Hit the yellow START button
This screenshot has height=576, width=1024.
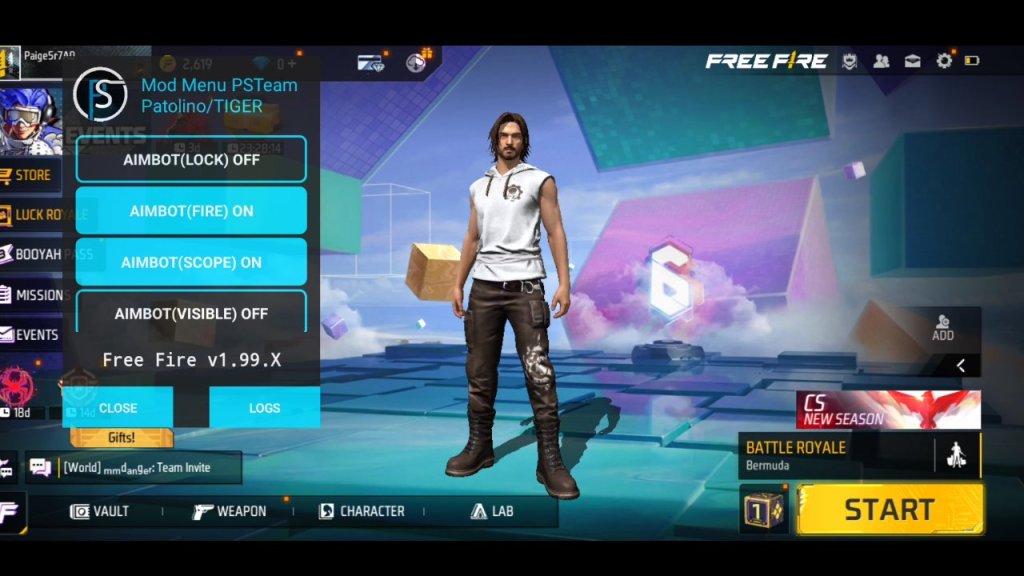[889, 509]
